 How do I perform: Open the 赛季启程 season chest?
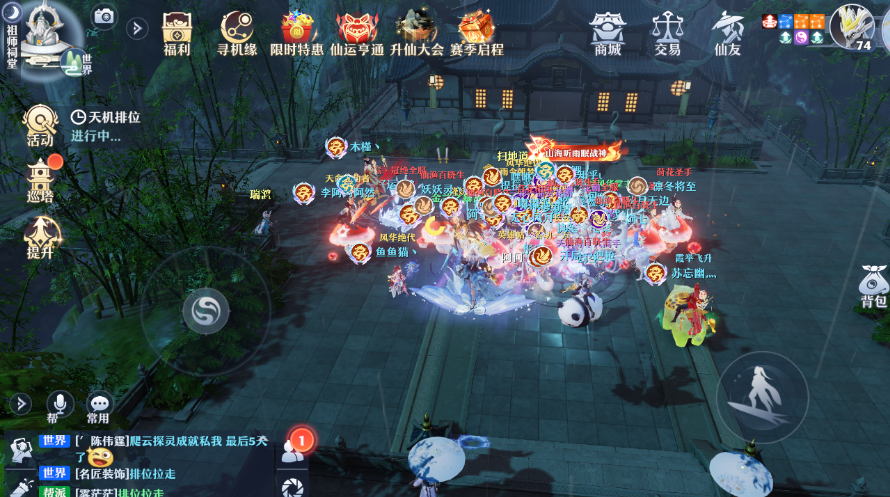(x=477, y=32)
